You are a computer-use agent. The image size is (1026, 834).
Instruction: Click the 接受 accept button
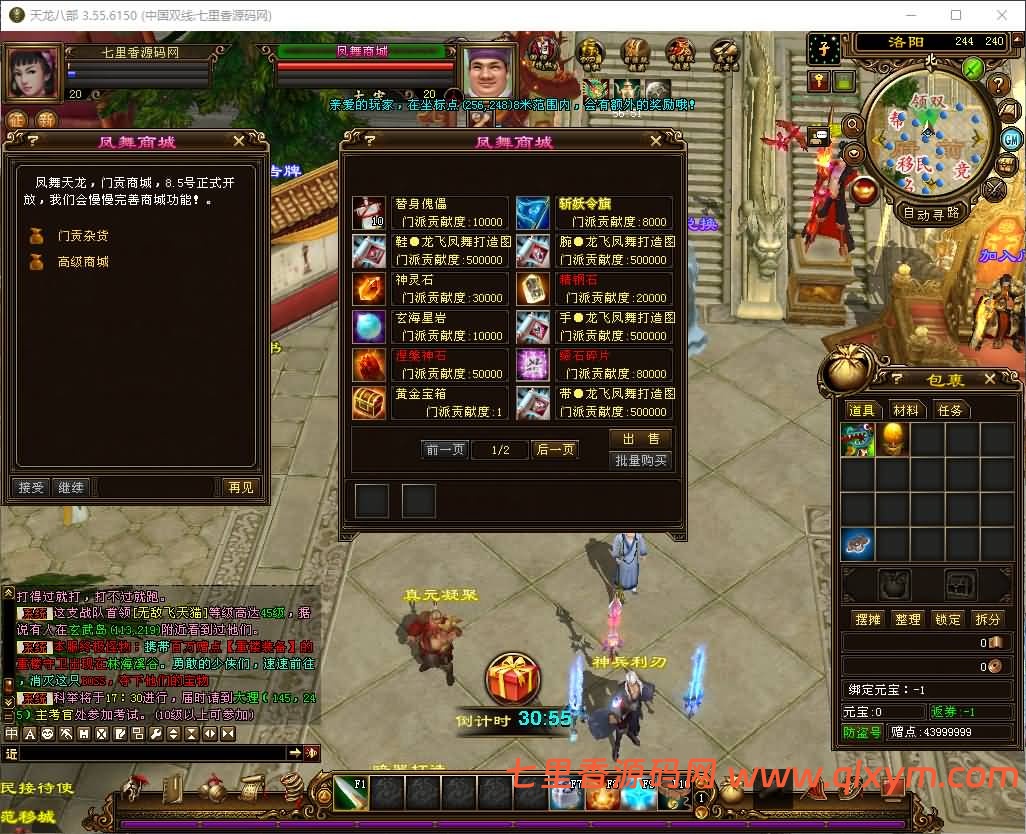point(32,487)
